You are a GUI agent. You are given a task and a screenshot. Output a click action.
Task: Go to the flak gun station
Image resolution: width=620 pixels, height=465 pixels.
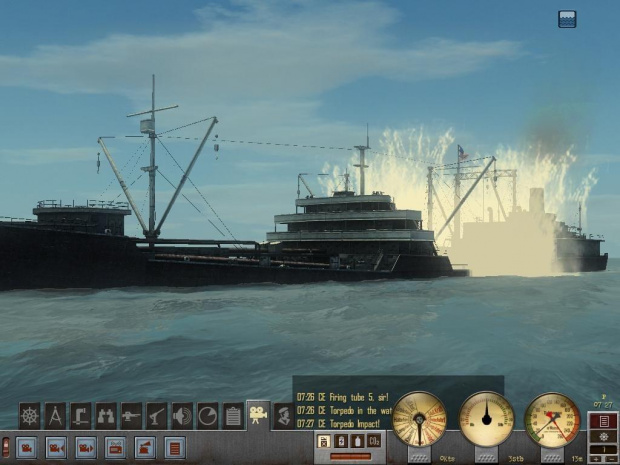pyautogui.click(x=157, y=415)
